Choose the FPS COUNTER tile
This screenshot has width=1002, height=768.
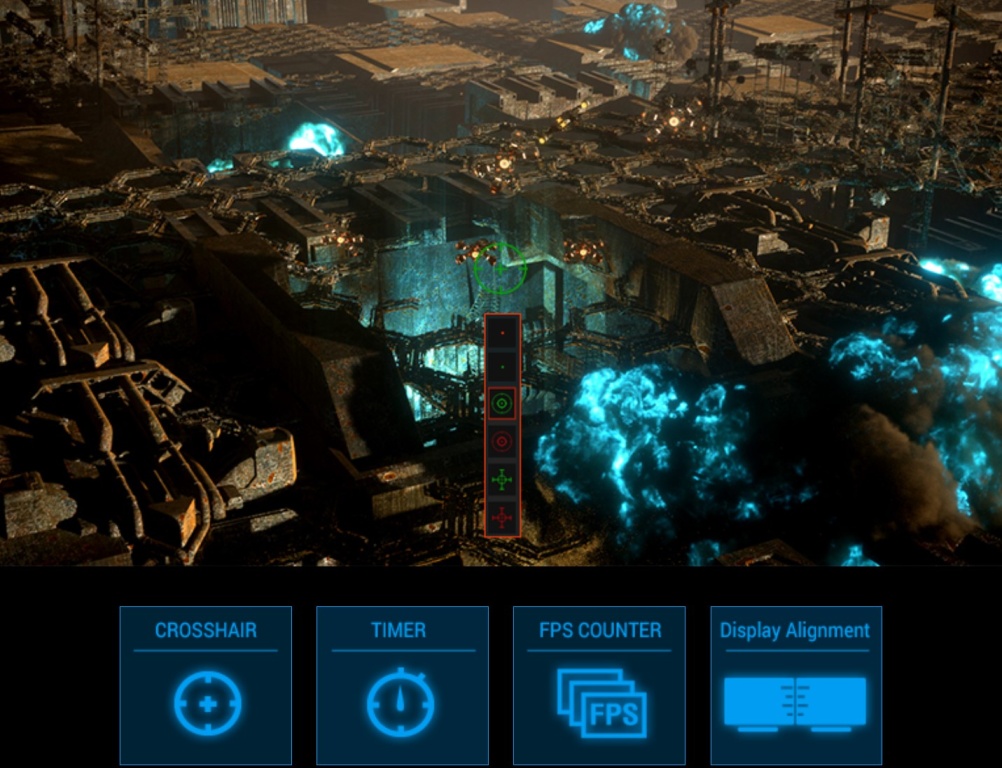[599, 684]
